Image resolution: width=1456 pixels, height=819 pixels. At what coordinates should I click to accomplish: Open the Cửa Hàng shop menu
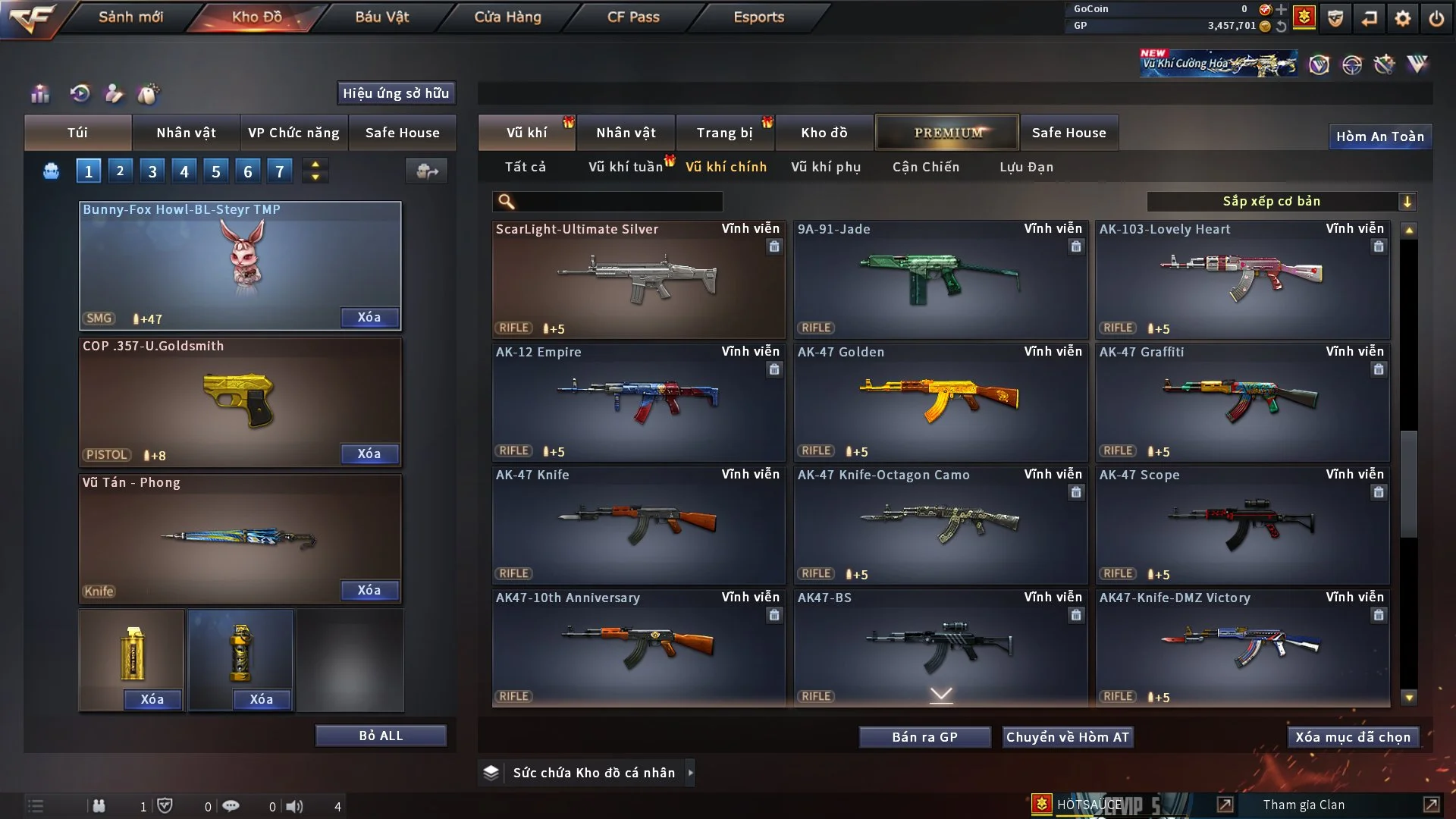point(507,17)
